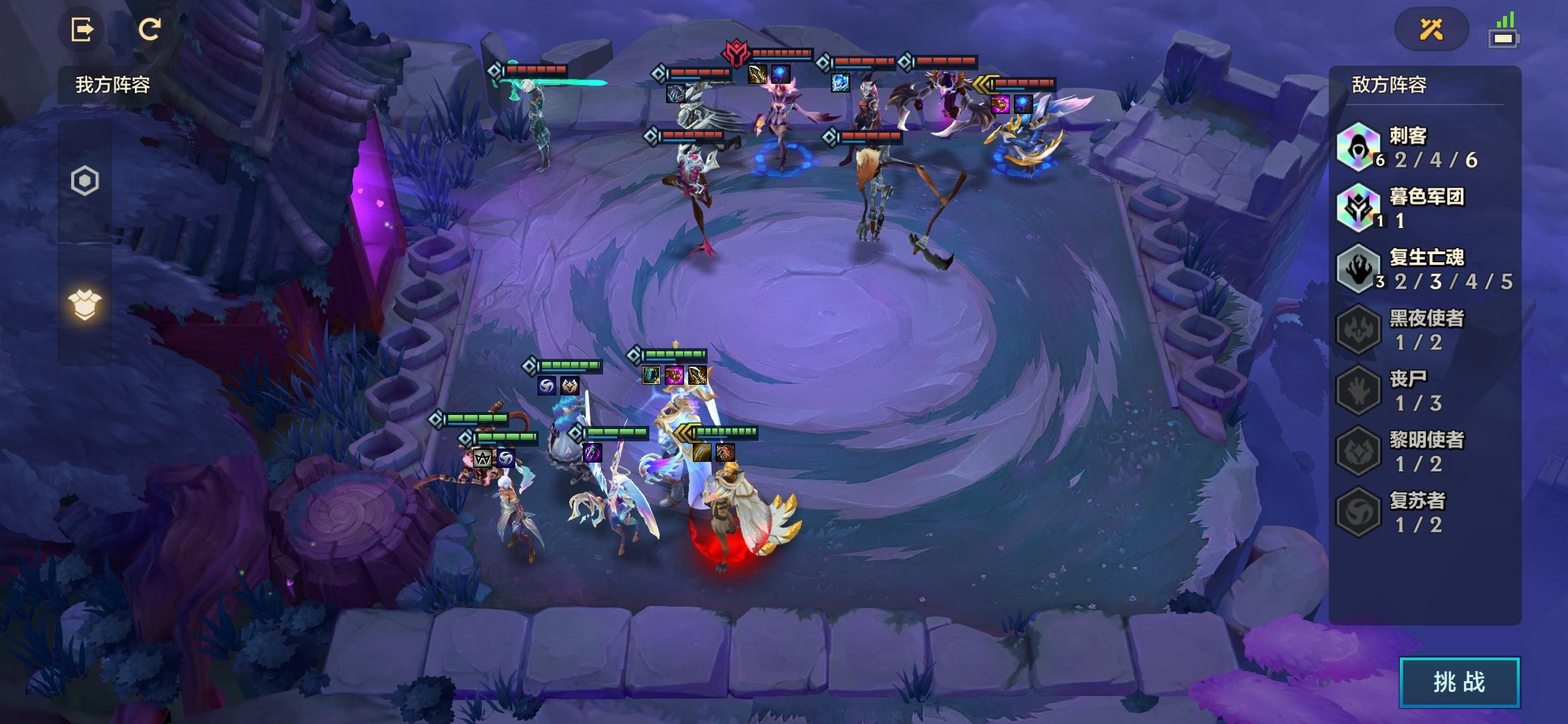Open the 我方阵容 team lineup tab
1568x724 pixels.
tap(113, 85)
